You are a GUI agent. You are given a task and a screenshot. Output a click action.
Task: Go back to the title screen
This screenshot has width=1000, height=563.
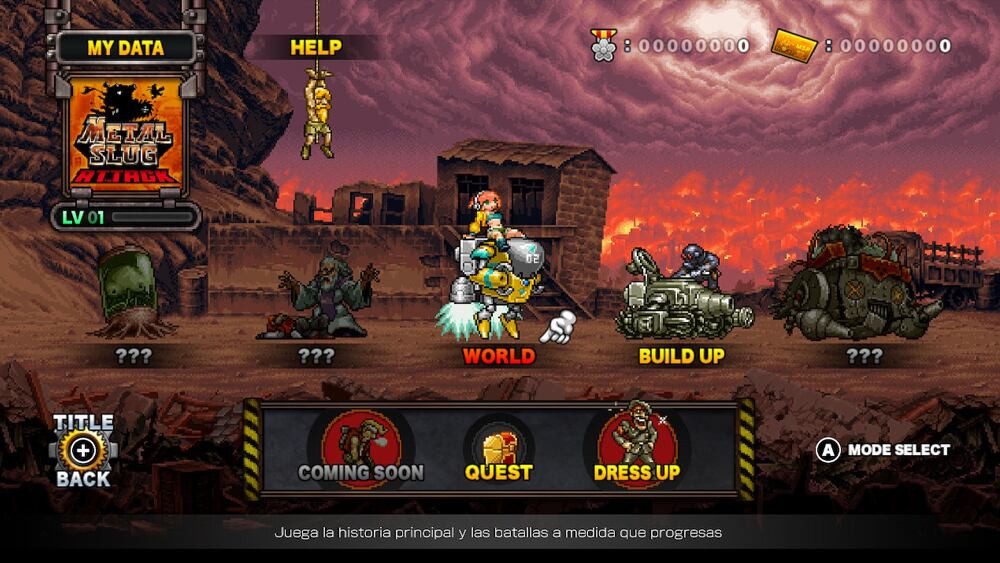[x=84, y=450]
